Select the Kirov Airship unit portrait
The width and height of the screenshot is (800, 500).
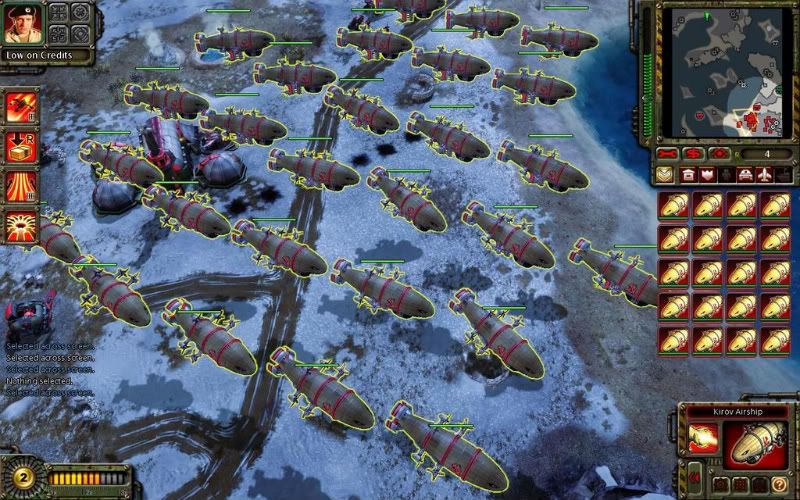pos(755,444)
